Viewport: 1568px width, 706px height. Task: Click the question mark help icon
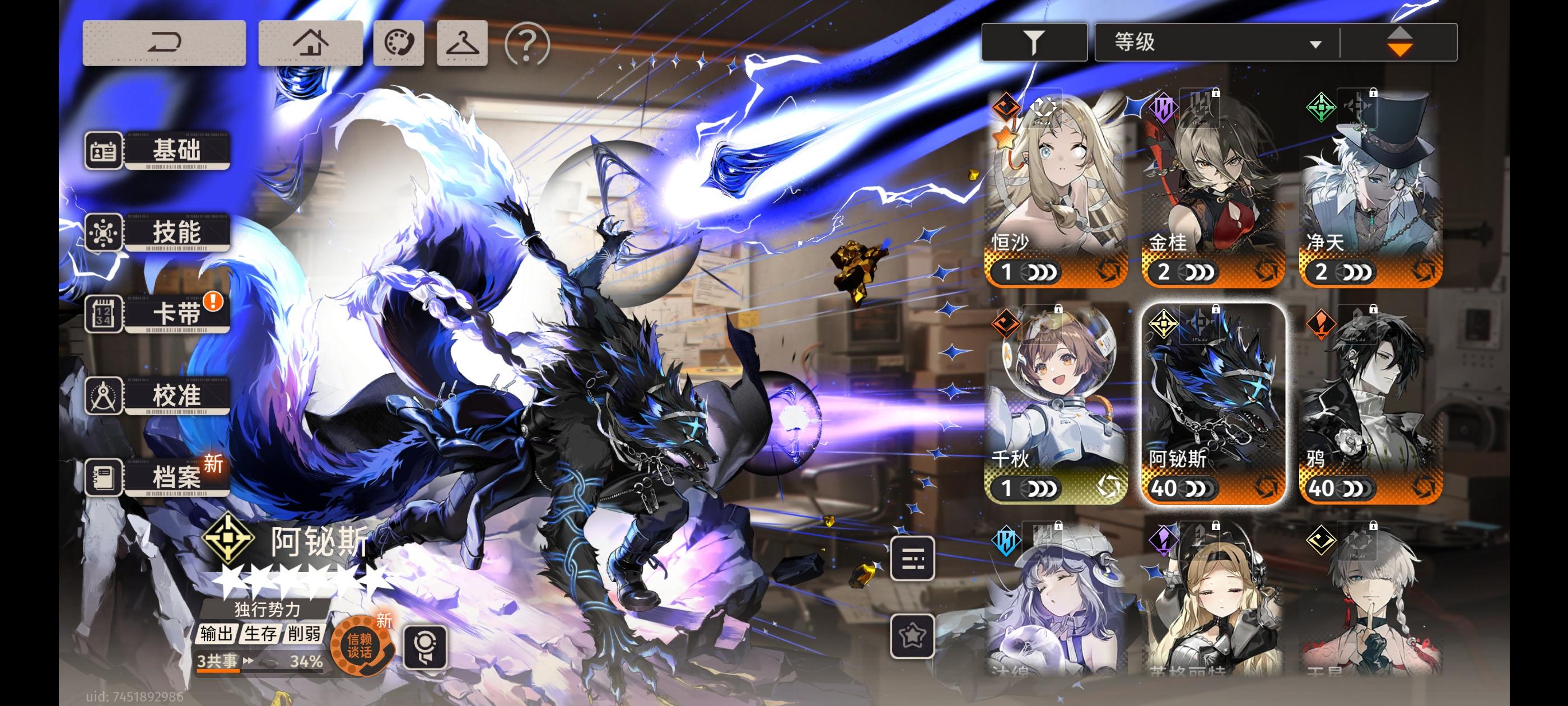526,44
